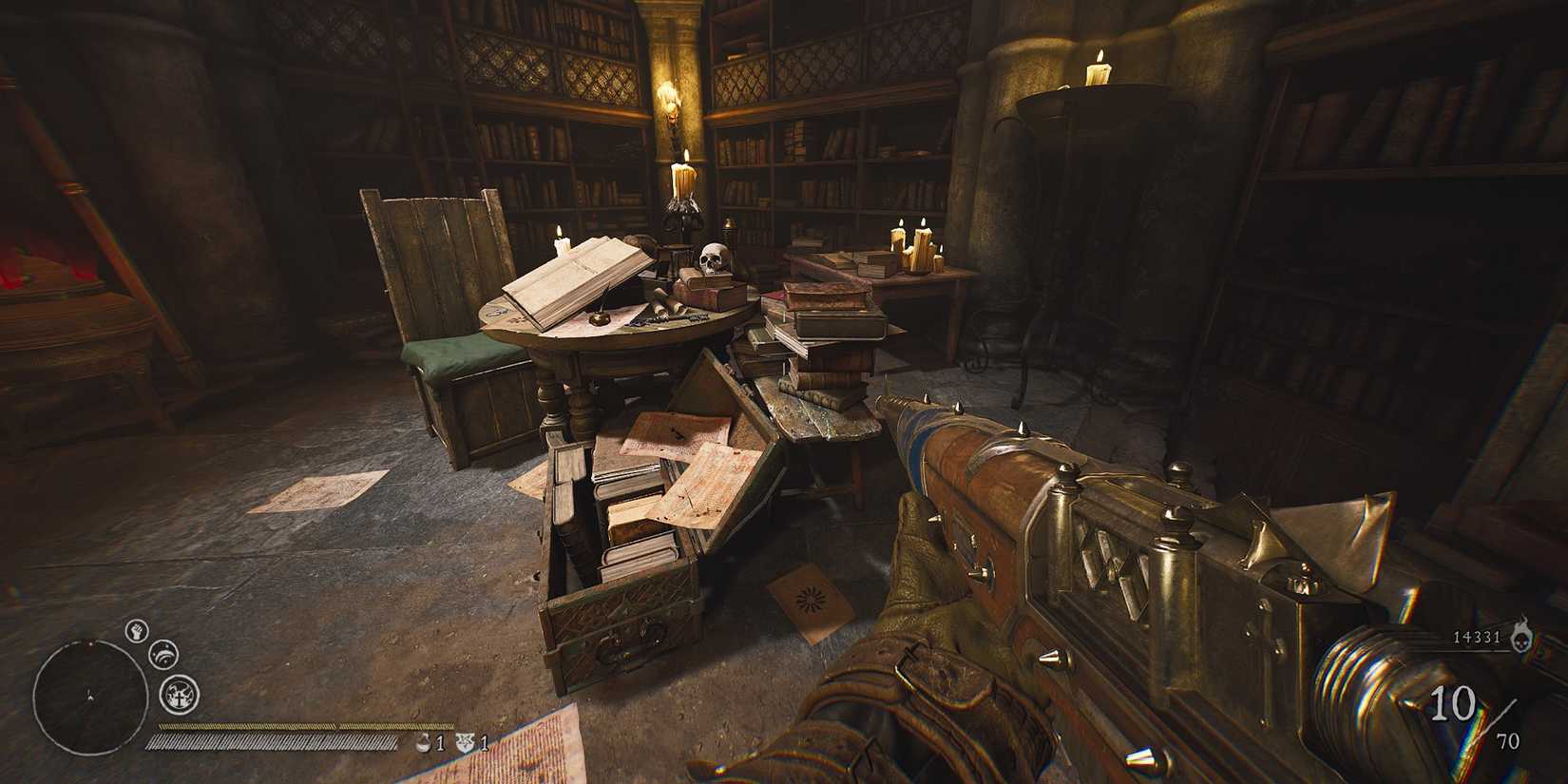The image size is (1568, 784).
Task: Click the 14331 witchfire score counter
Action: 1476,639
